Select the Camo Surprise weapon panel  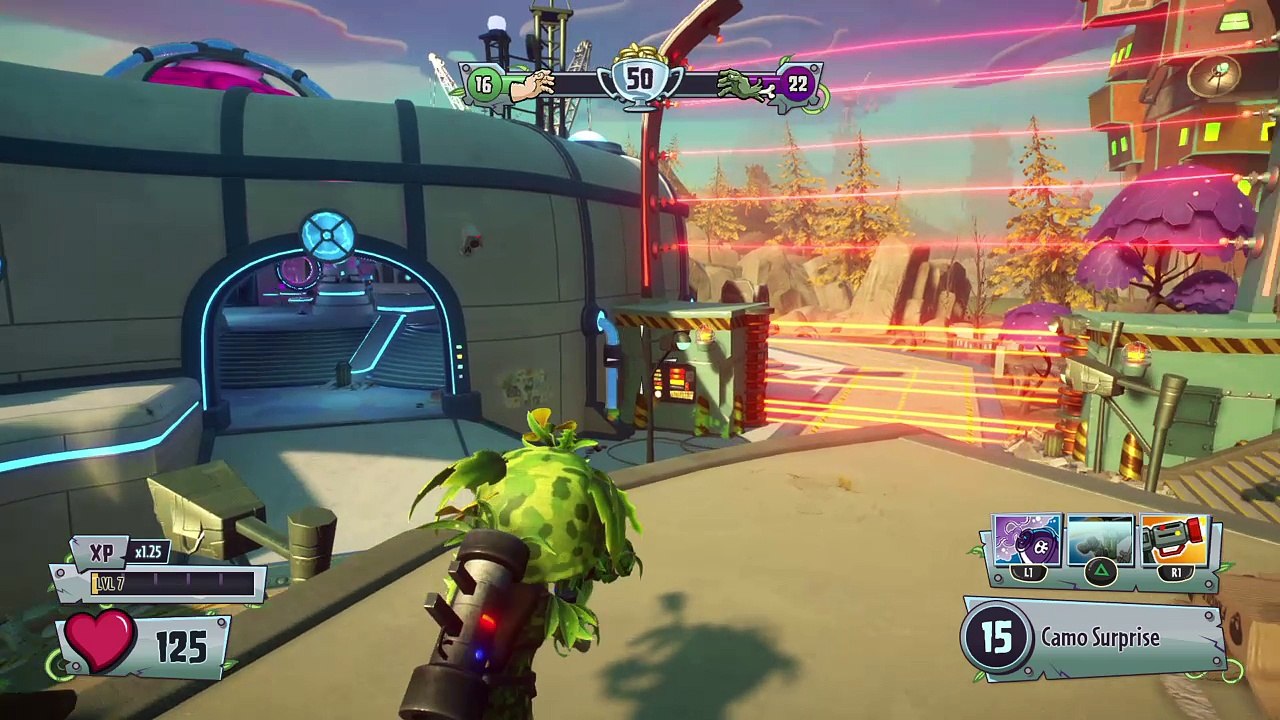click(x=1095, y=638)
